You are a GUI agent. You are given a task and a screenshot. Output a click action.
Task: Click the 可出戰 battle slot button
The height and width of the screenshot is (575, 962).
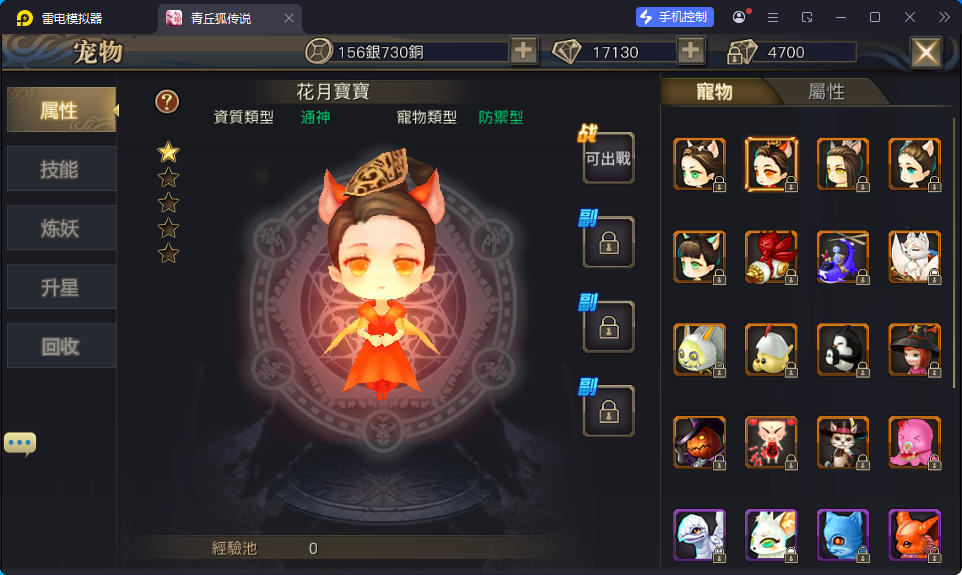(x=608, y=158)
